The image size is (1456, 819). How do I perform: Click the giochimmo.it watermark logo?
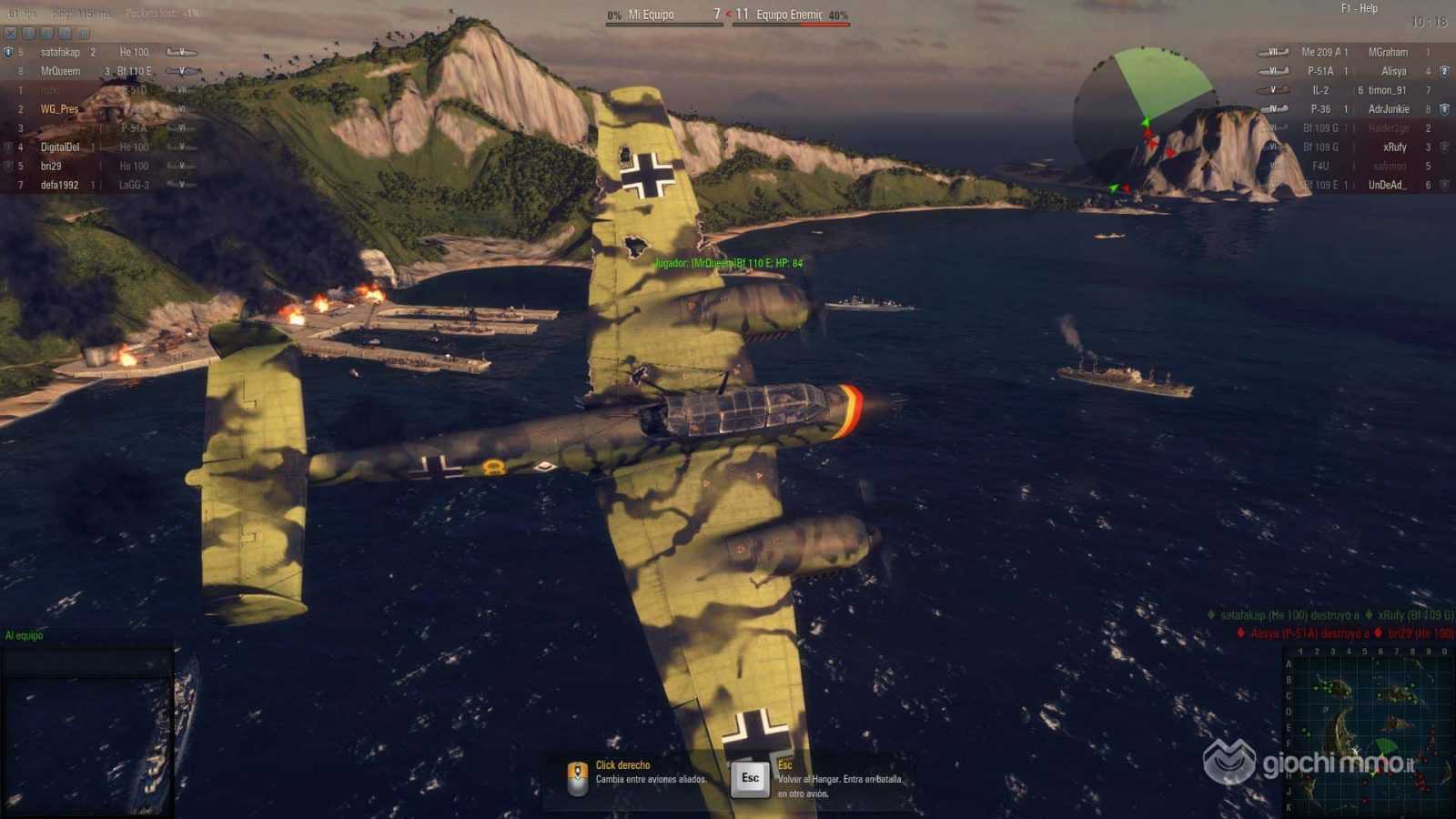tap(1310, 763)
